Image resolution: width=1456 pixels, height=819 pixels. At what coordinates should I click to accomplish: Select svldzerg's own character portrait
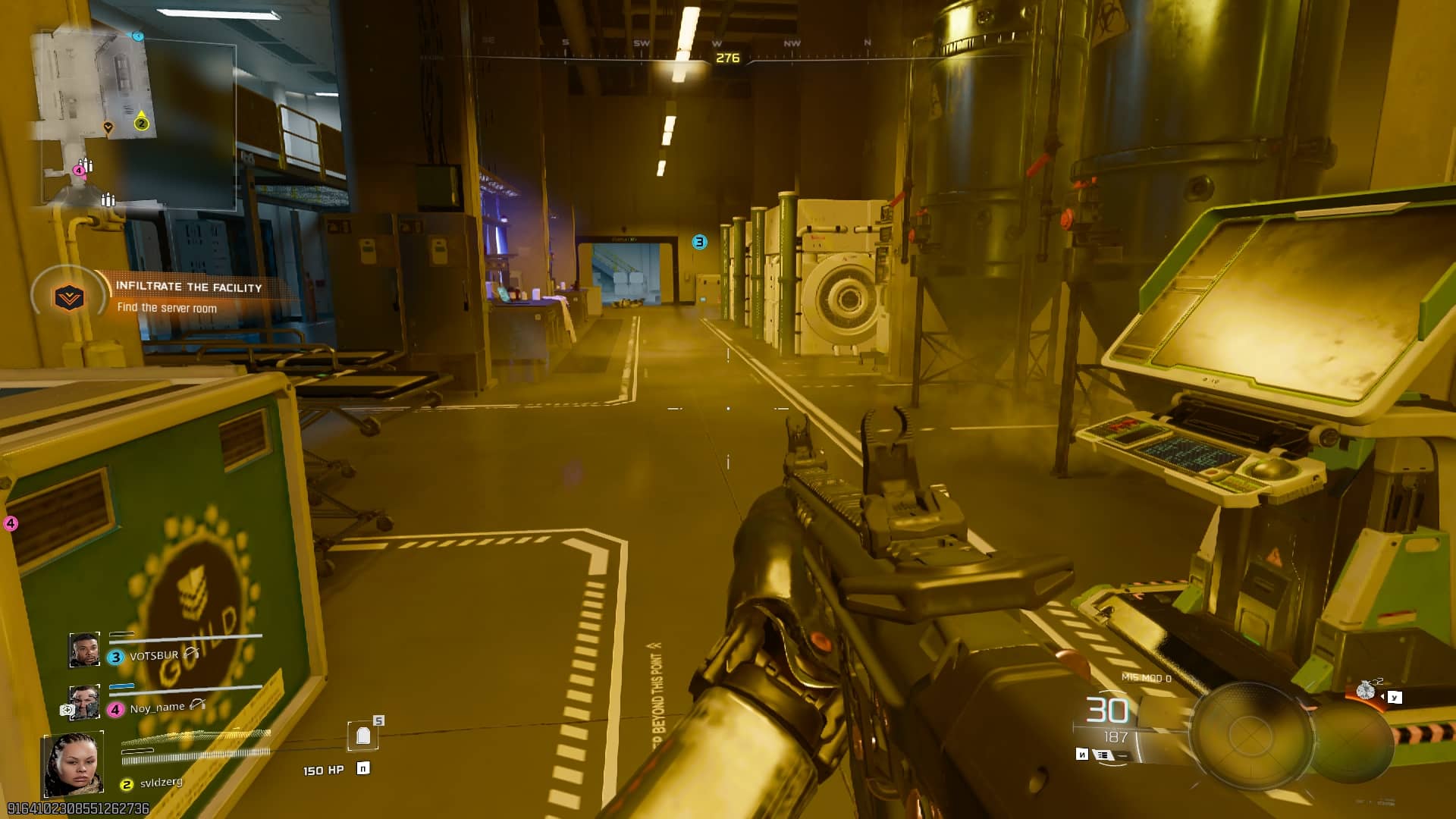point(73,765)
